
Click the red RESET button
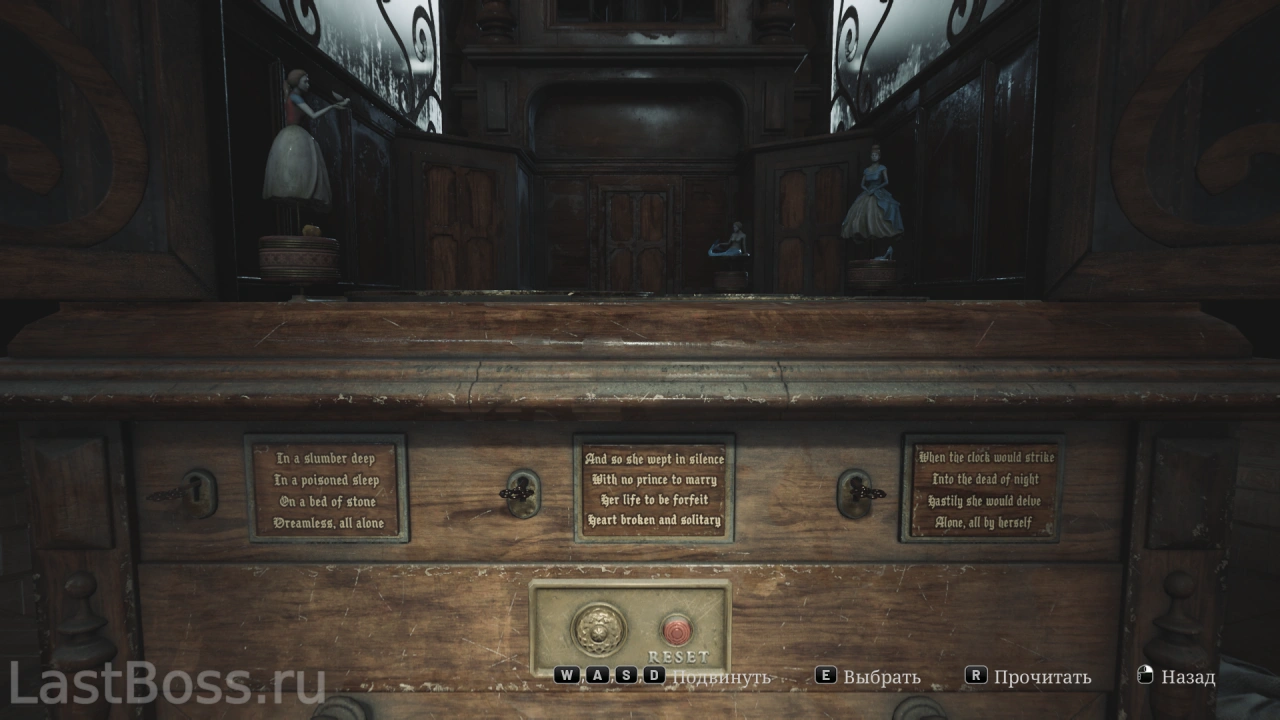click(x=677, y=629)
